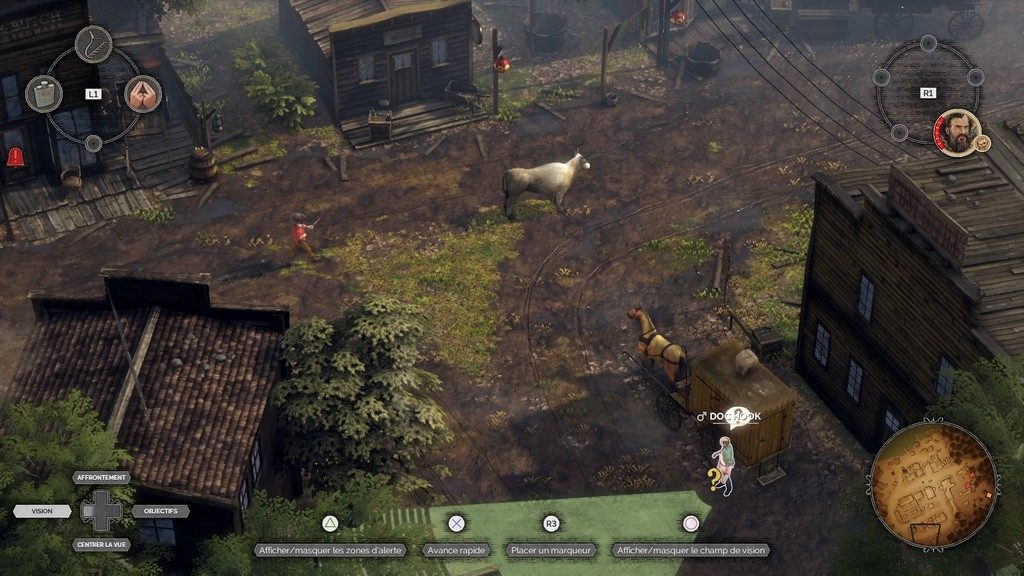Viewport: 1024px width, 576px height.
Task: Open the Objectifs panel
Action: click(160, 511)
